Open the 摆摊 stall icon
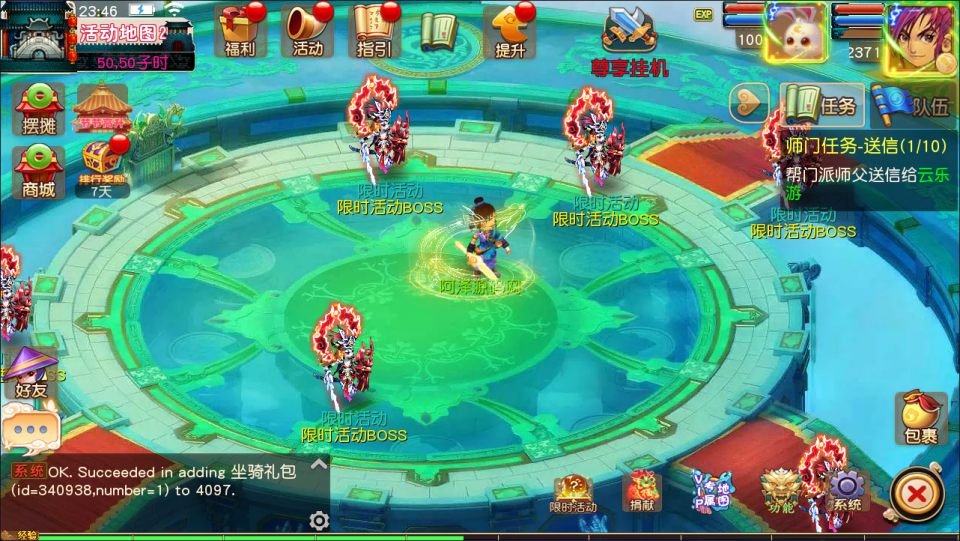Screen dimensions: 960x541 (39, 108)
